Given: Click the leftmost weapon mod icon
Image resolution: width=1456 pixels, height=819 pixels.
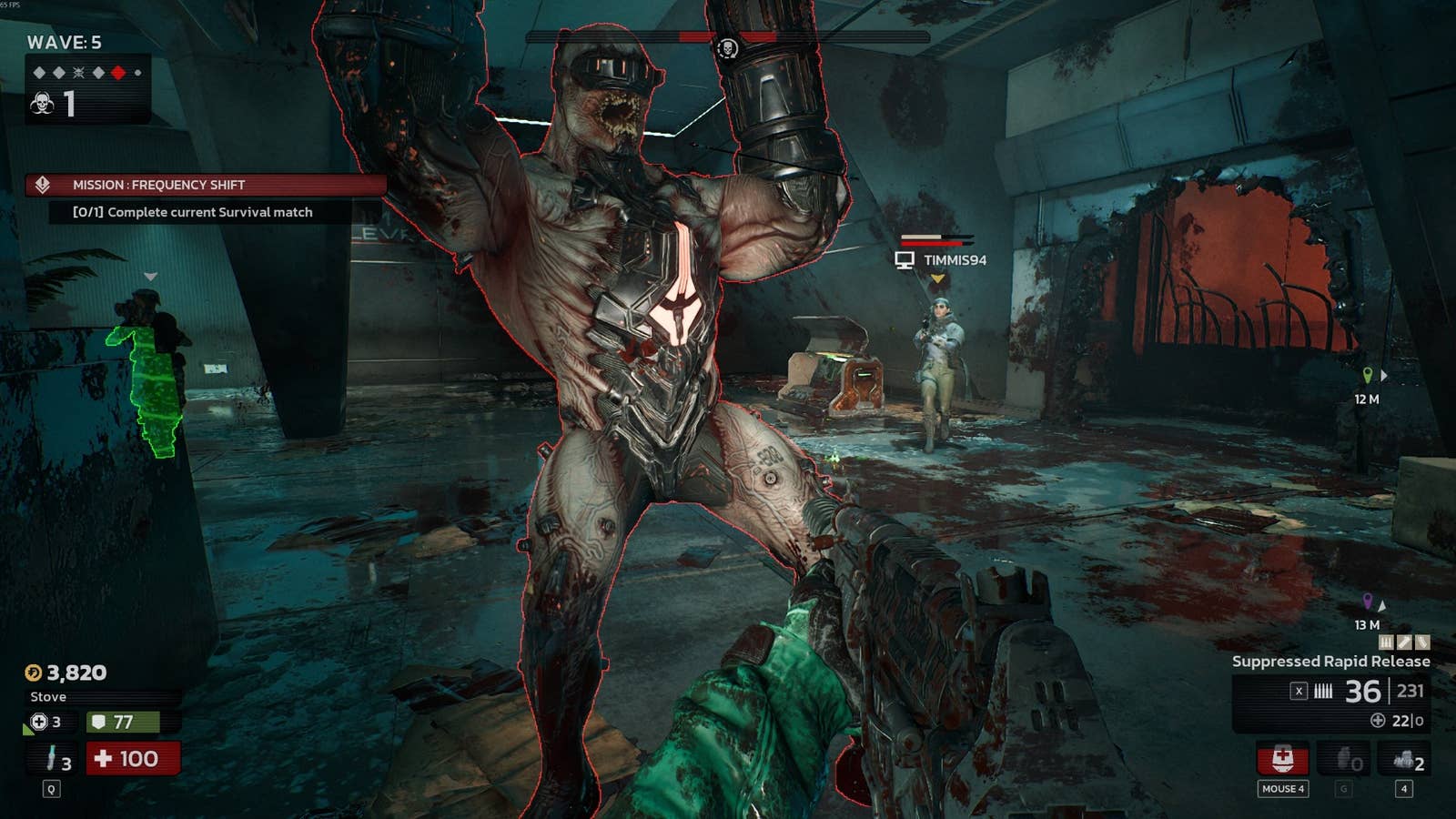Looking at the screenshot, I should (x=1387, y=642).
